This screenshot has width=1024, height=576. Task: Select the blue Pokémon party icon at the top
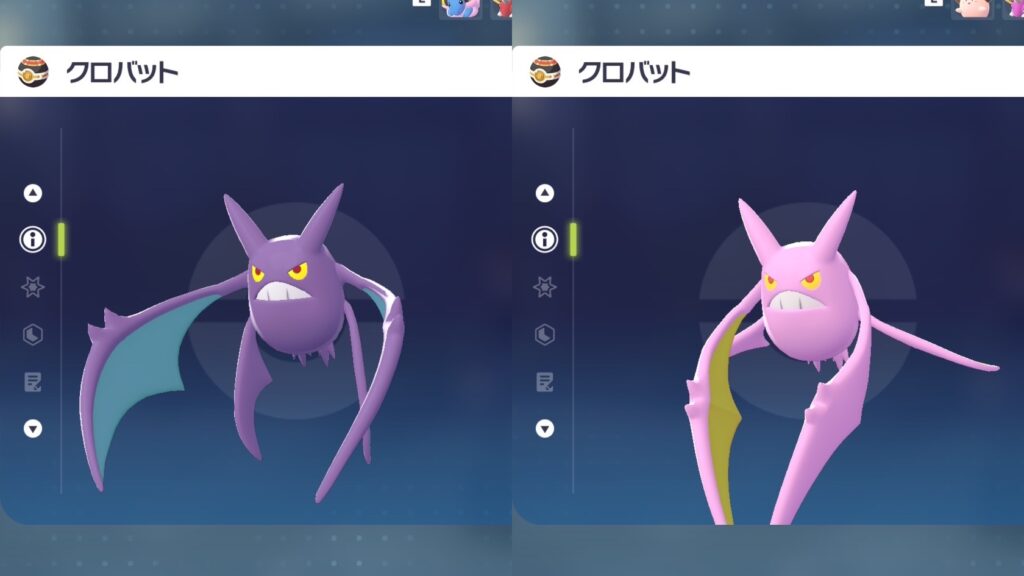(x=461, y=9)
